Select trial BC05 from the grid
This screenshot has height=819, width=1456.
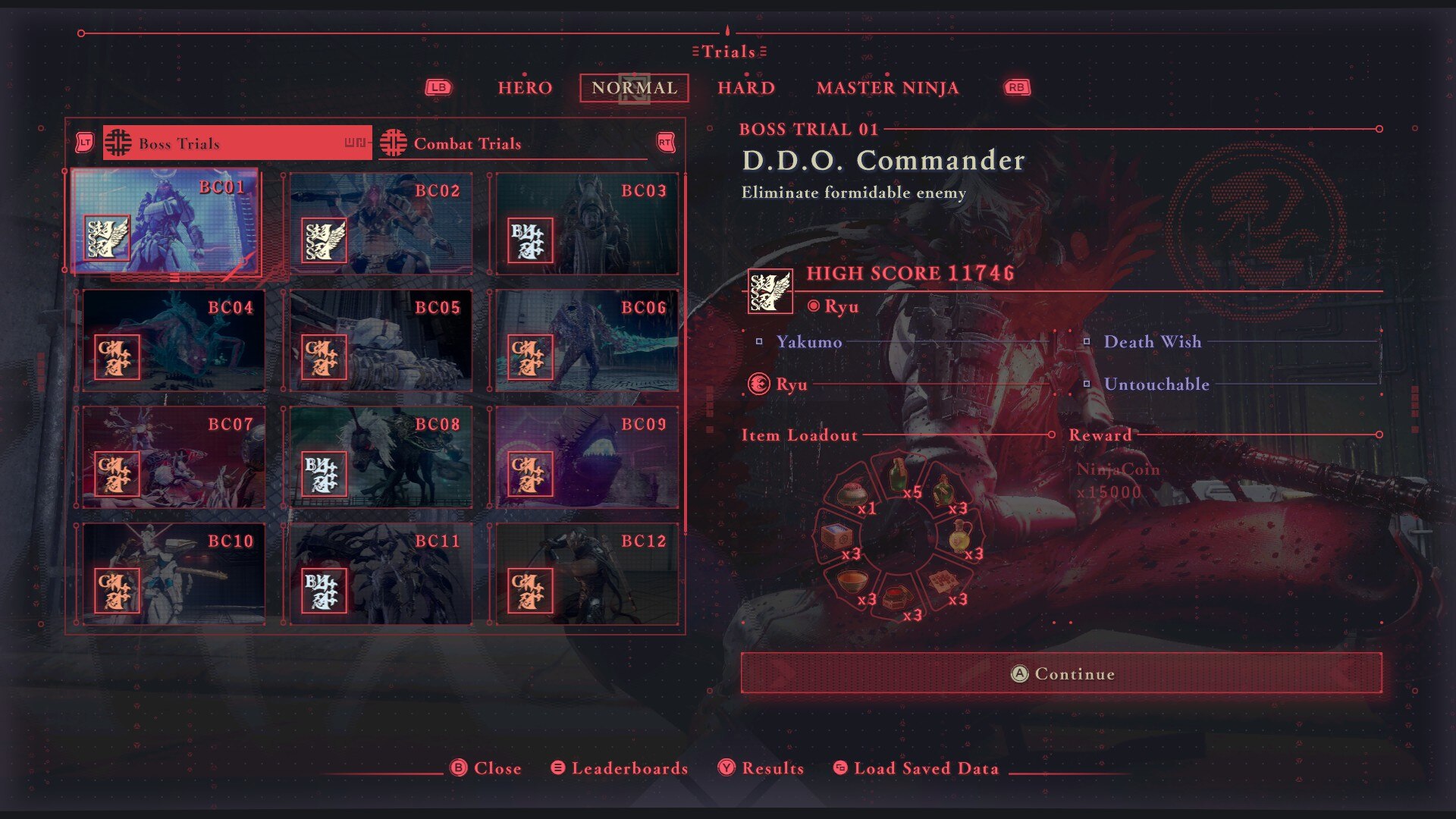pos(380,340)
